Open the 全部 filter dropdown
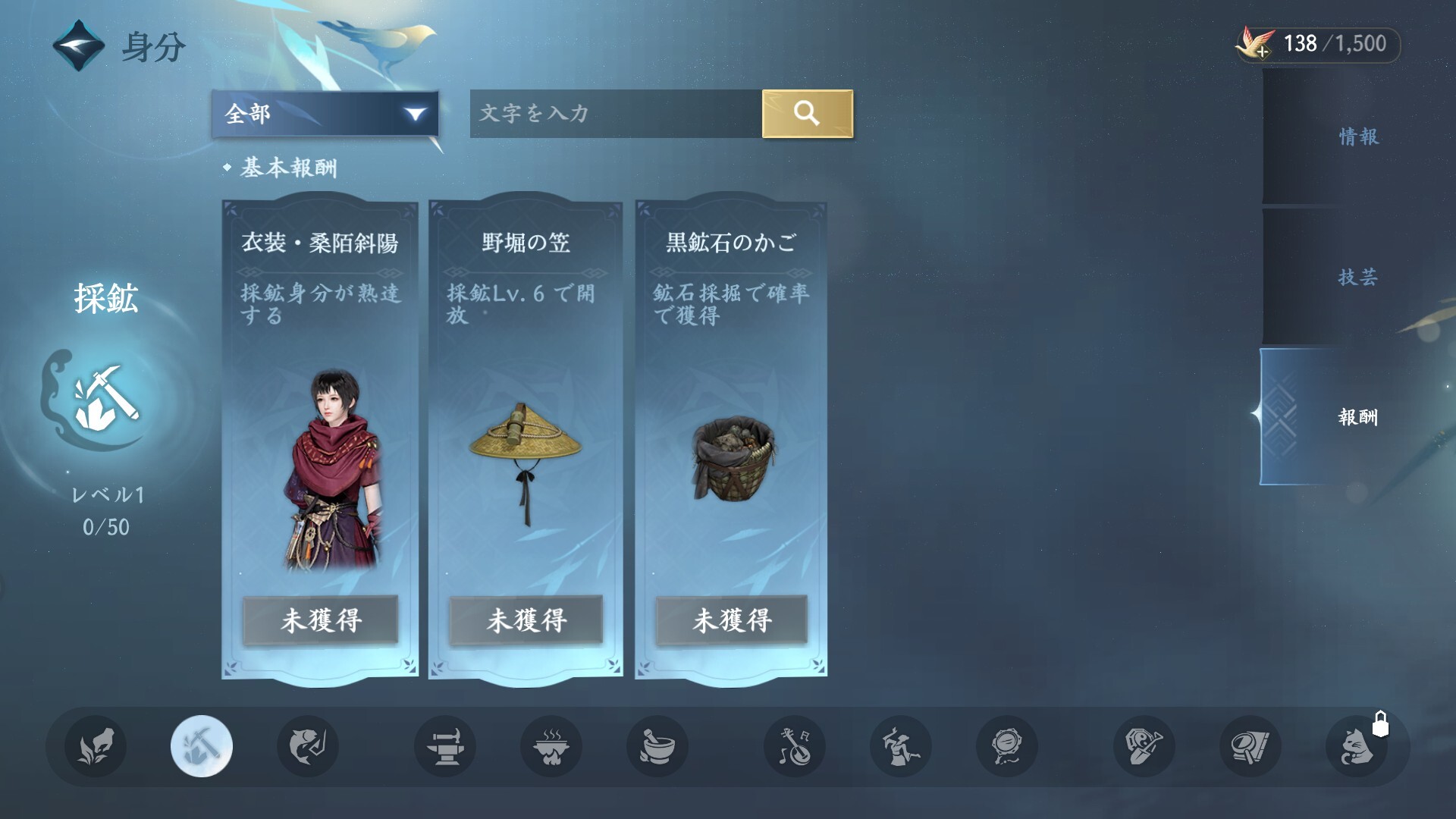1456x819 pixels. tap(325, 114)
